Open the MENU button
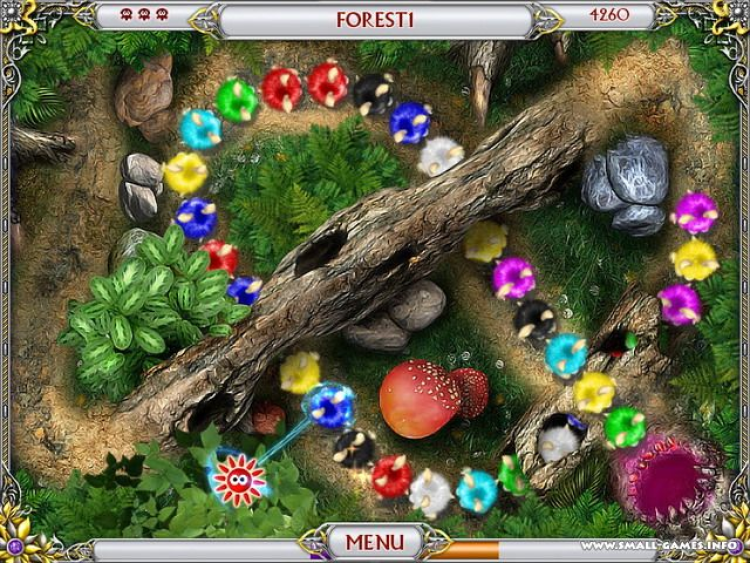This screenshot has width=750, height=563. (375, 543)
